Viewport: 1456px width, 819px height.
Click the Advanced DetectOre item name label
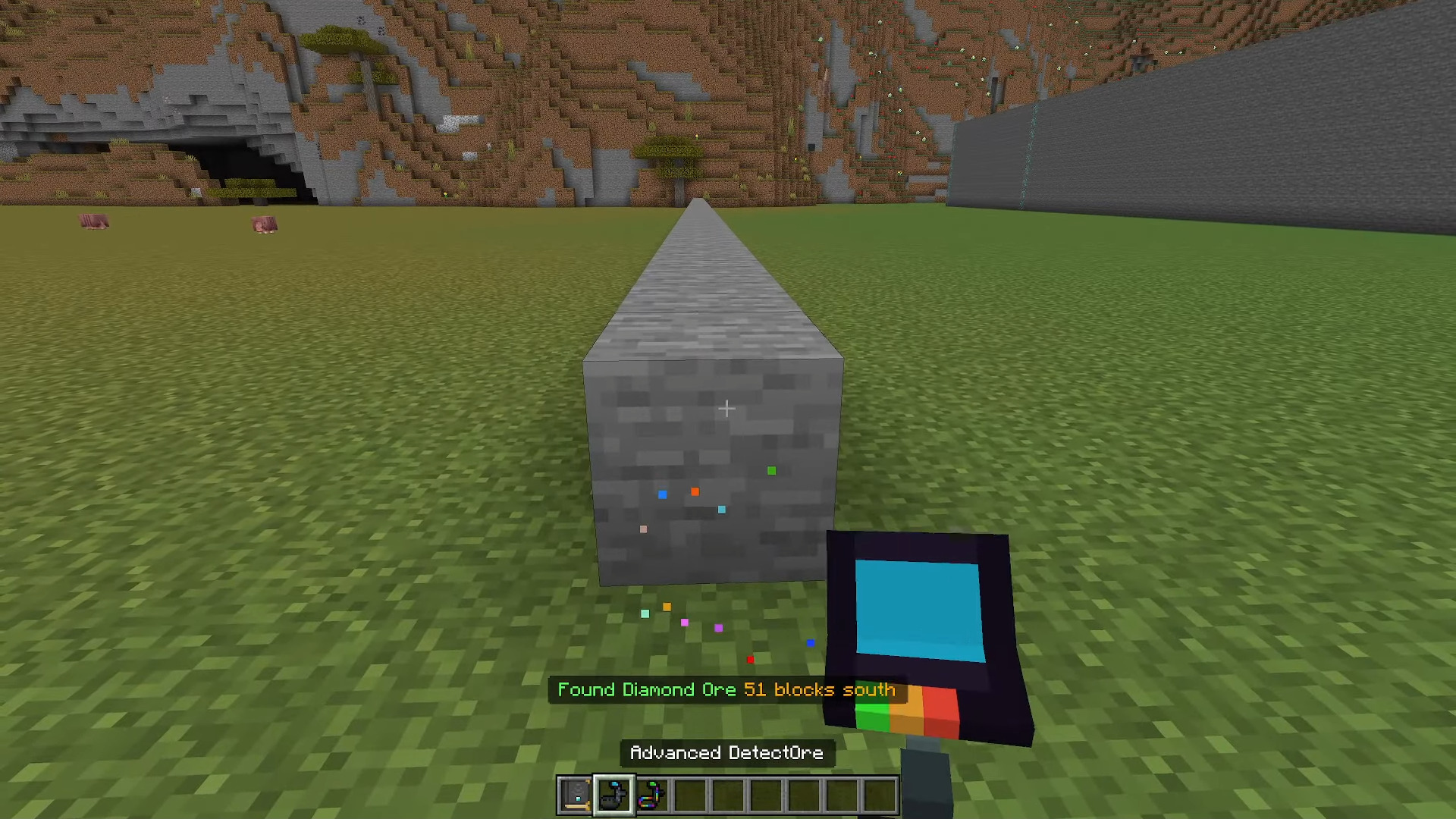(x=726, y=752)
